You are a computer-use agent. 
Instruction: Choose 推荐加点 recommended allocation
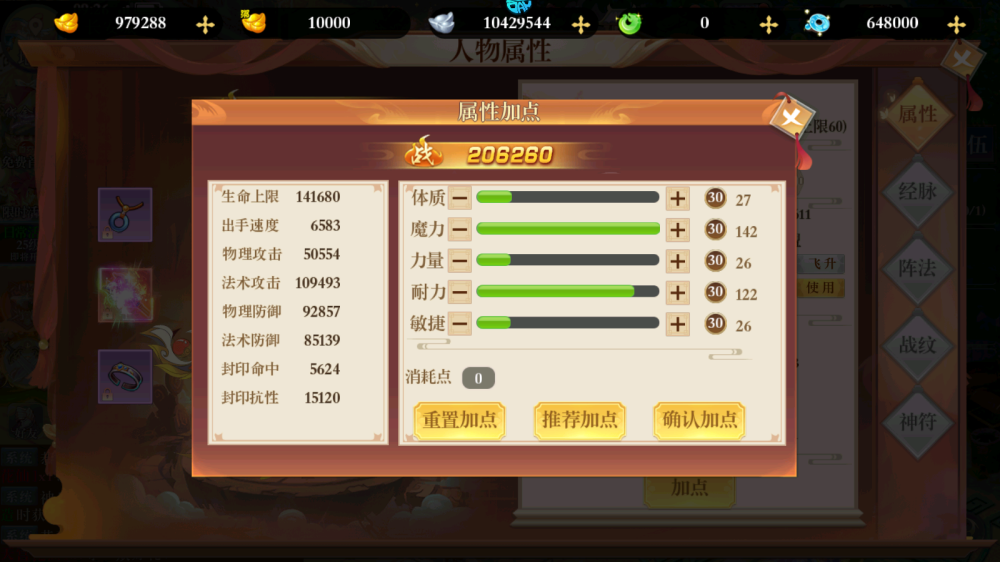coord(579,420)
